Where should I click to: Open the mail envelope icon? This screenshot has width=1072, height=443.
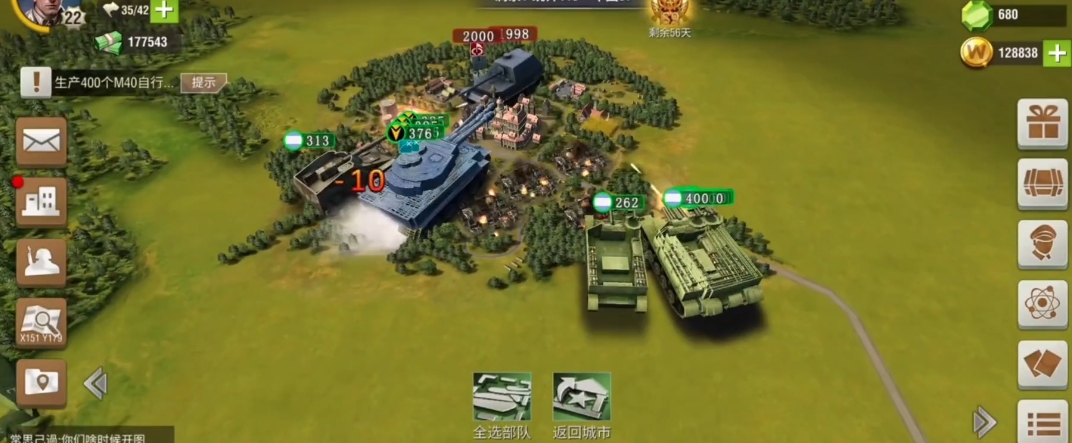pos(42,141)
